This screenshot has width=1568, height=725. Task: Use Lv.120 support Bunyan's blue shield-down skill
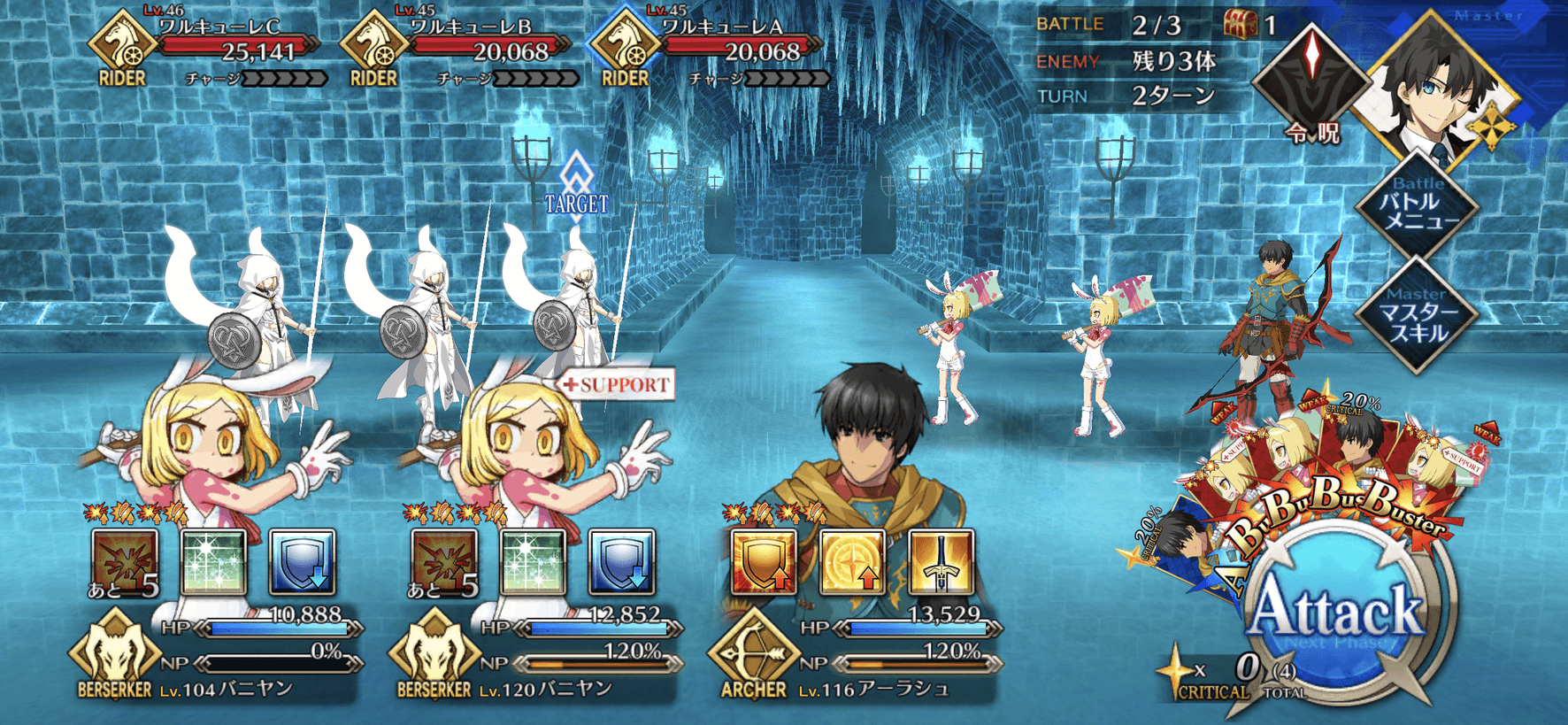tap(621, 561)
